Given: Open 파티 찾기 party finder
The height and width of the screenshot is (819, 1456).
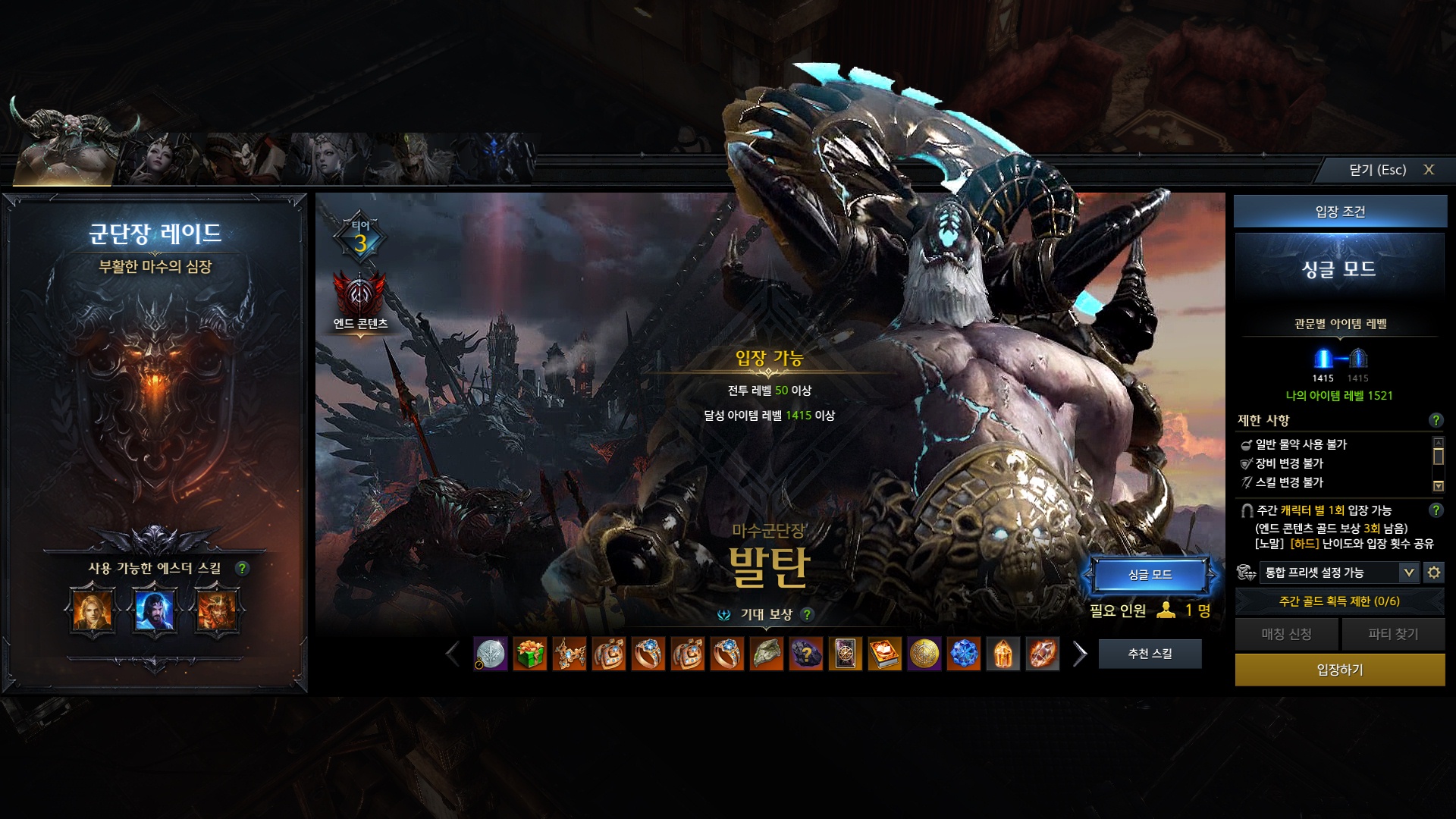Looking at the screenshot, I should tap(1392, 634).
